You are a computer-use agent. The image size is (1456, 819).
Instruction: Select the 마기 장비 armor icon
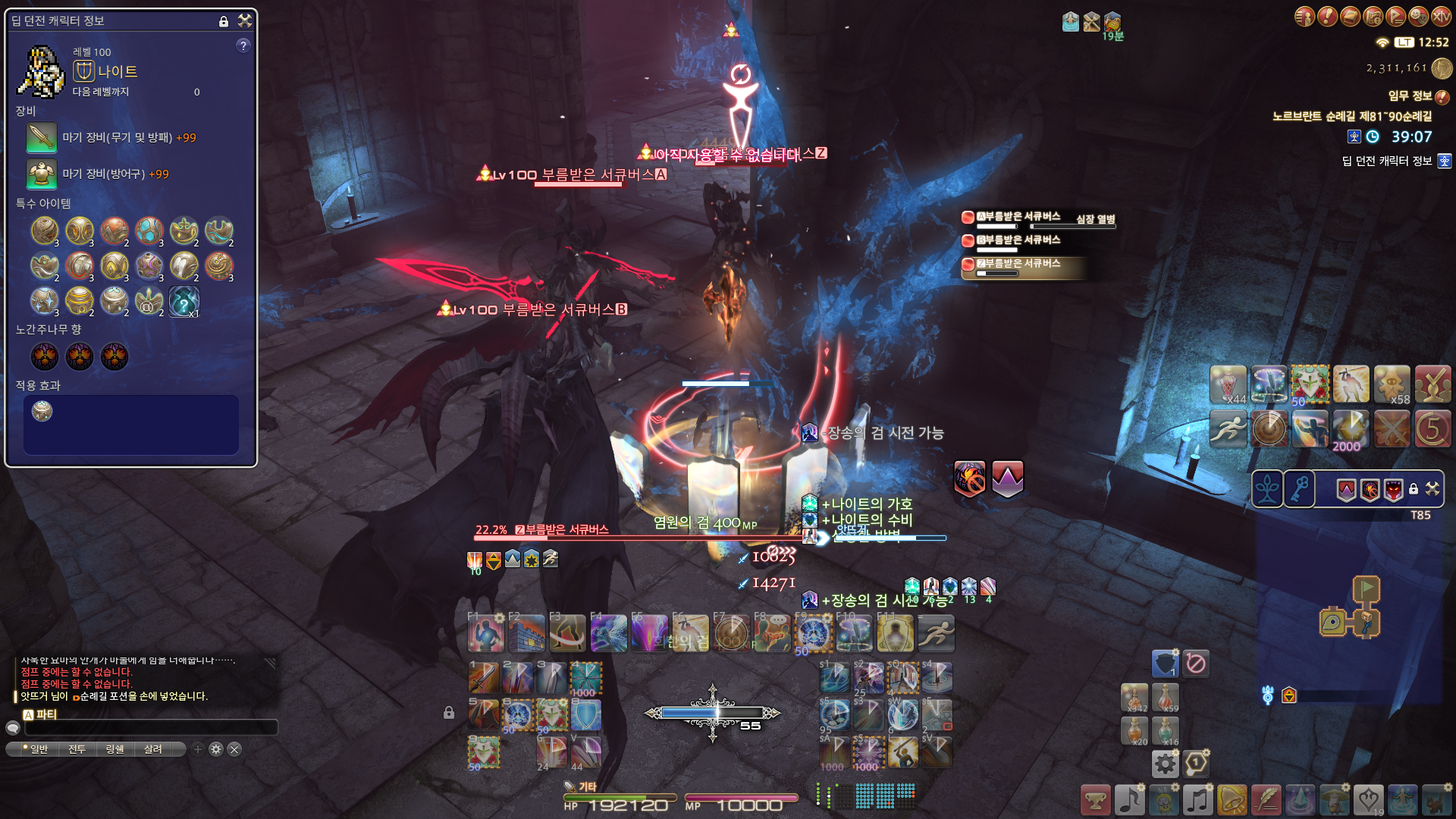tap(42, 174)
